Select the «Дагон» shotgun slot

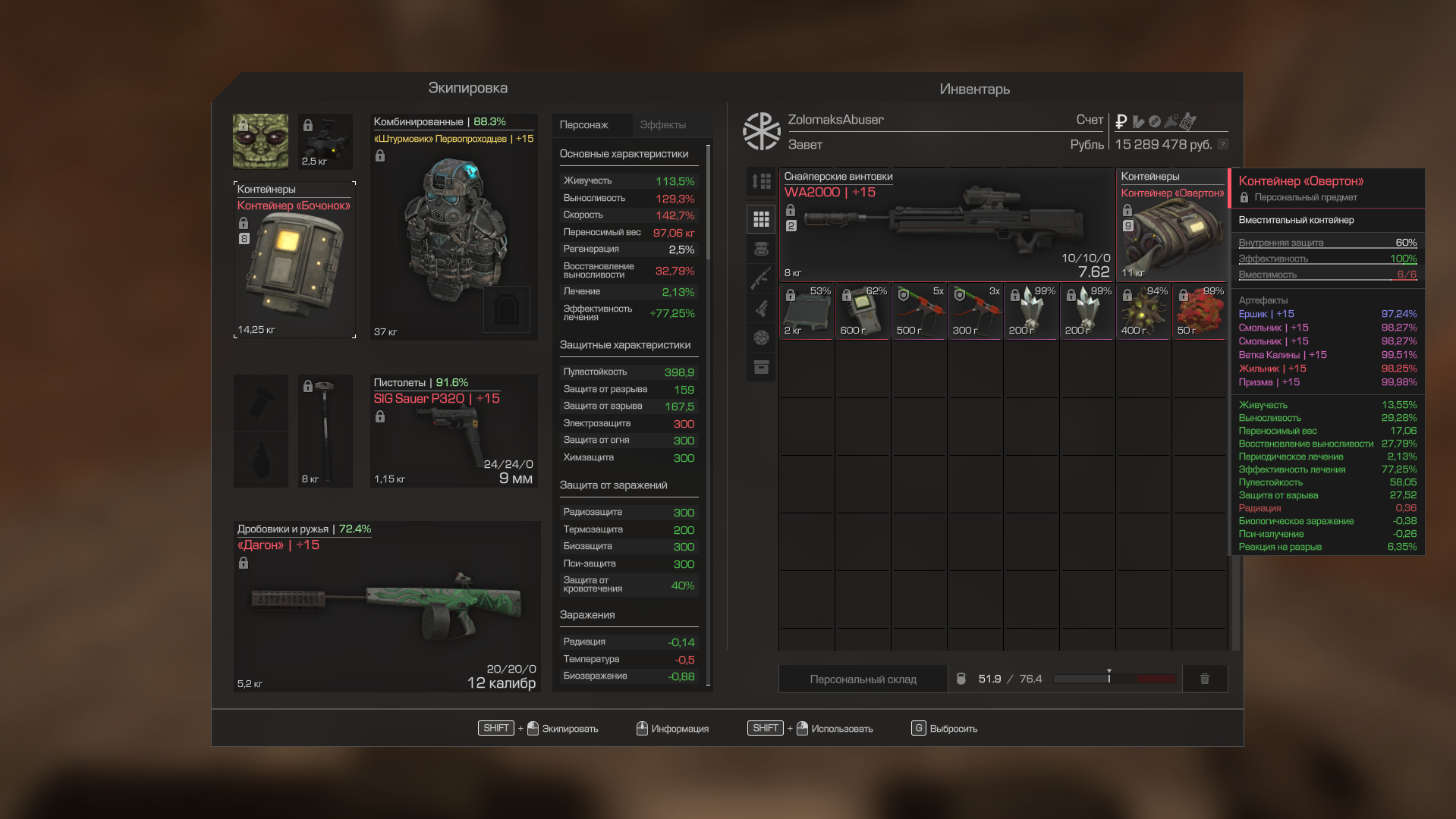point(387,606)
